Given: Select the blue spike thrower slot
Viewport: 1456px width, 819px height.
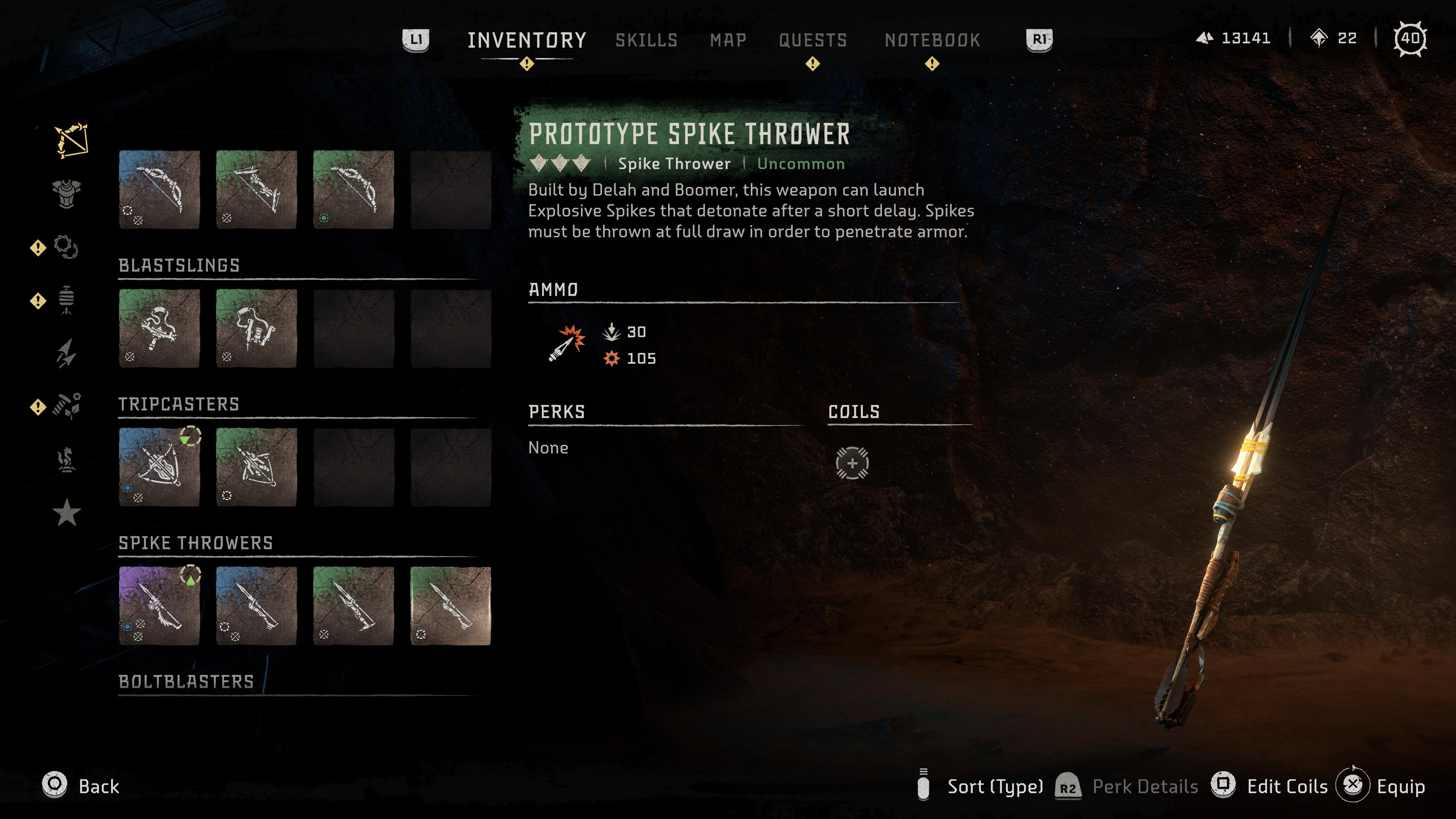Looking at the screenshot, I should (x=256, y=606).
